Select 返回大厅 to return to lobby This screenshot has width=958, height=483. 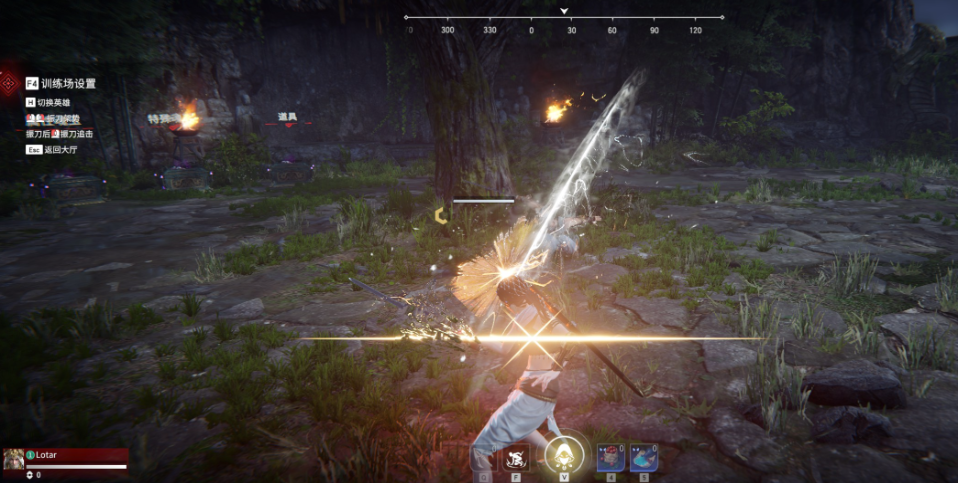(x=59, y=149)
